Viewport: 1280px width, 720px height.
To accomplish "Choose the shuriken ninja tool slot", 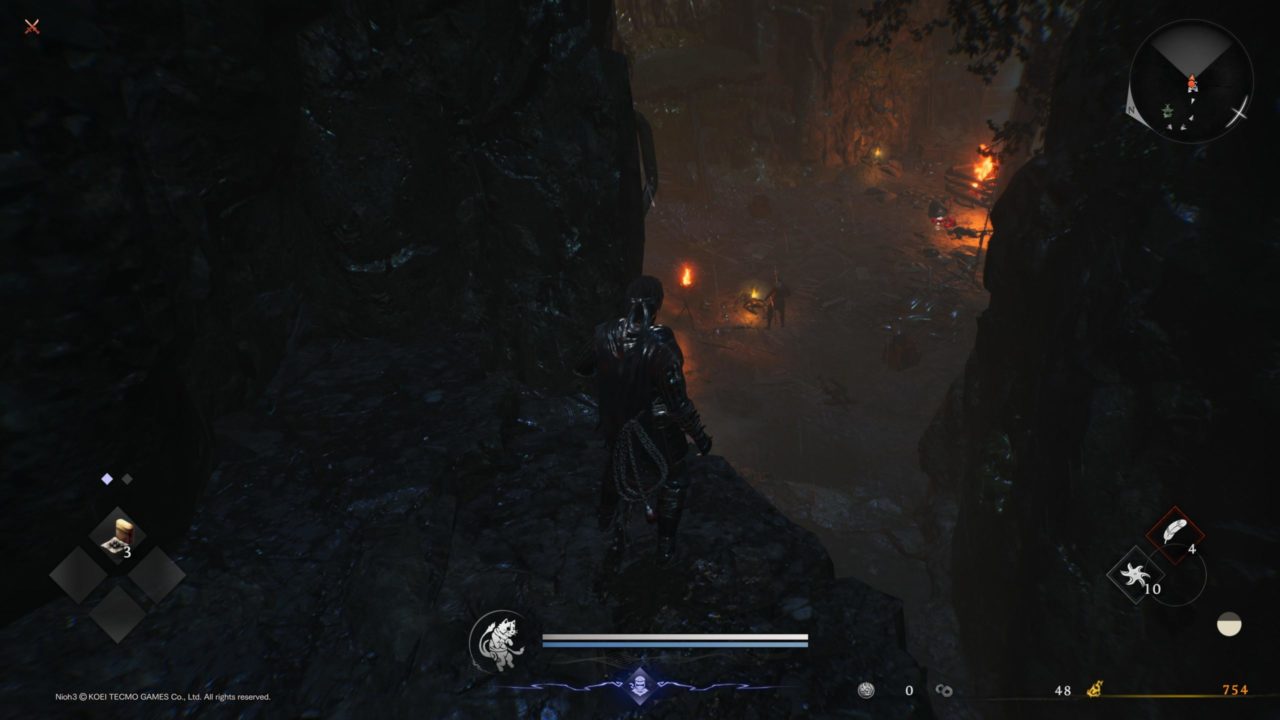I will tap(1136, 575).
